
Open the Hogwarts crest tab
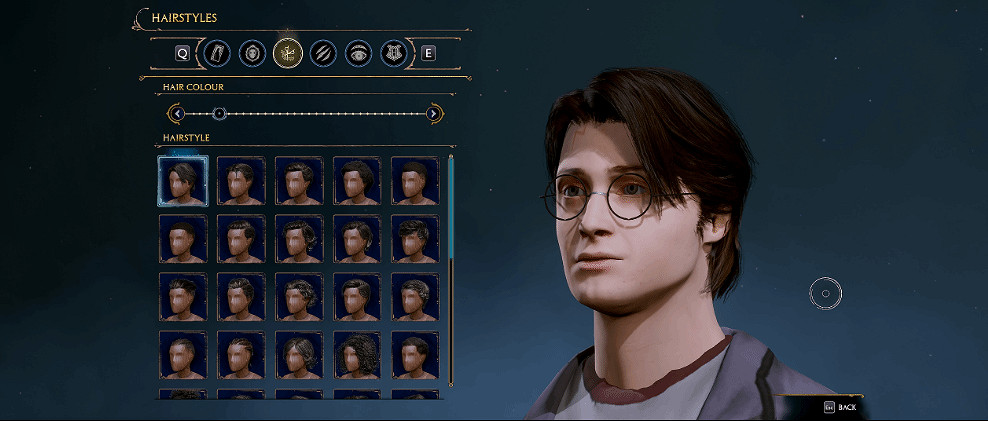(x=393, y=53)
